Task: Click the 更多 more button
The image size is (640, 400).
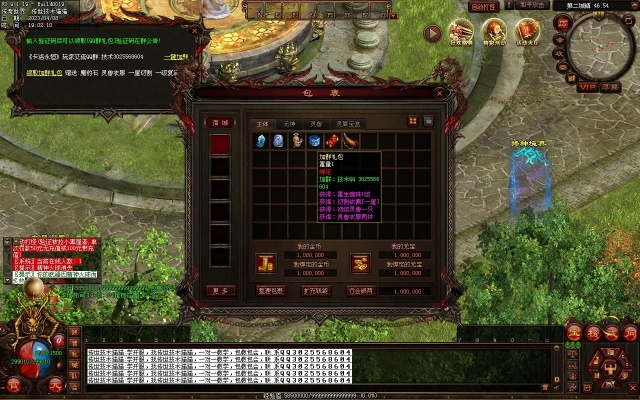Action: click(220, 291)
